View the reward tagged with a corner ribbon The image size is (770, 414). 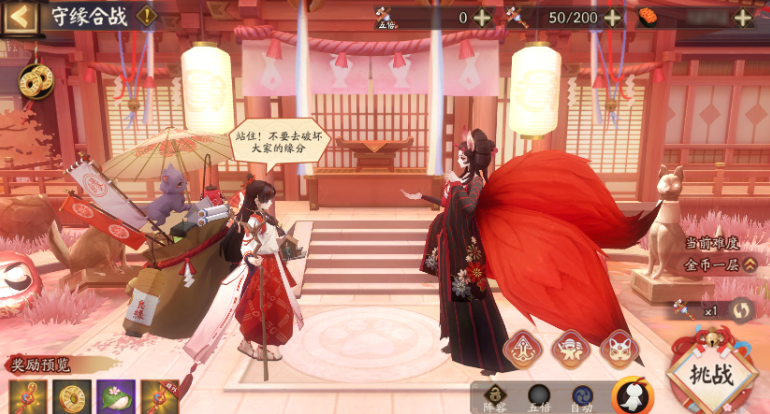[x=159, y=397]
